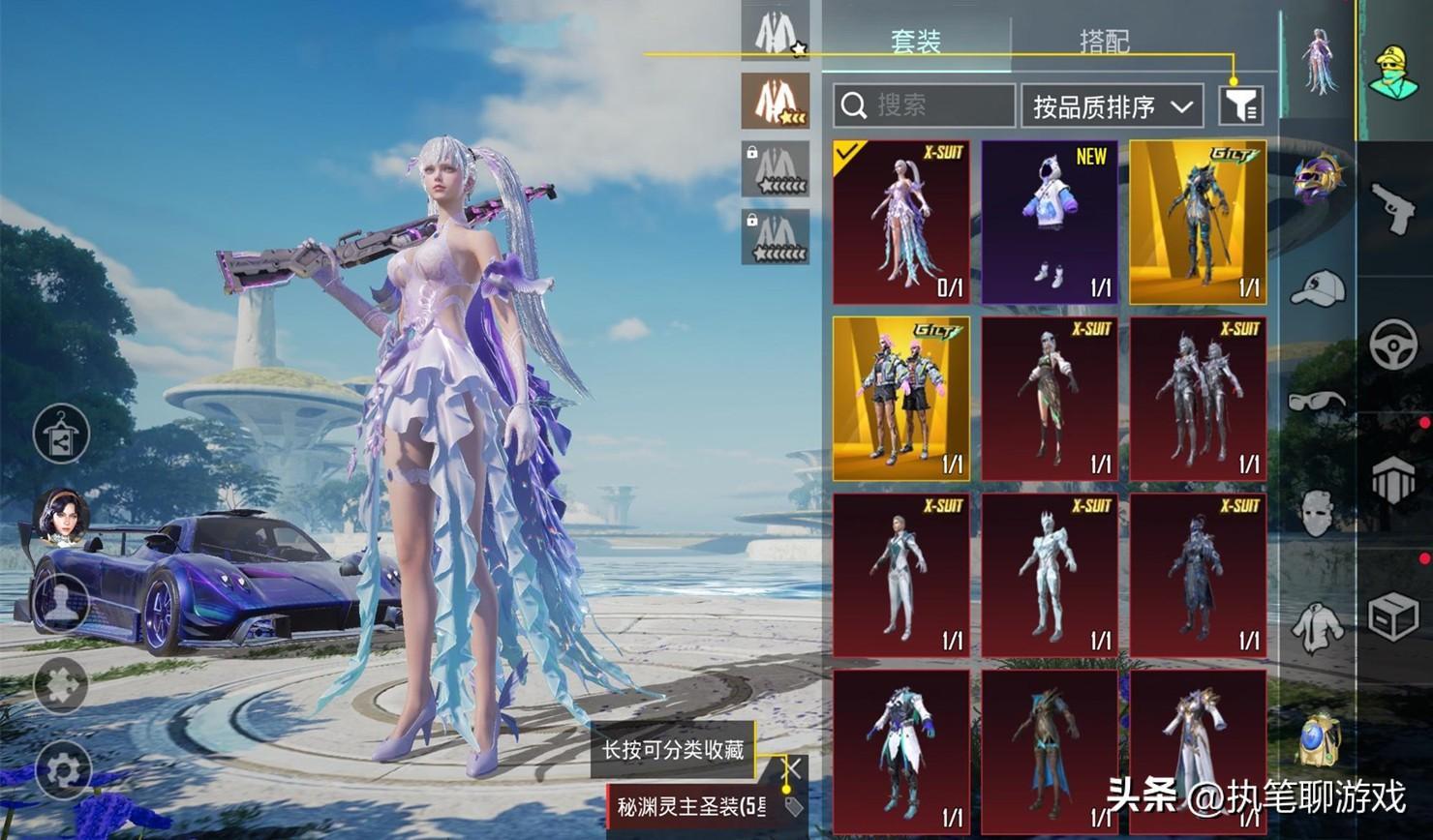Open the pistol weapon category
The height and width of the screenshot is (840, 1433).
pyautogui.click(x=1393, y=207)
